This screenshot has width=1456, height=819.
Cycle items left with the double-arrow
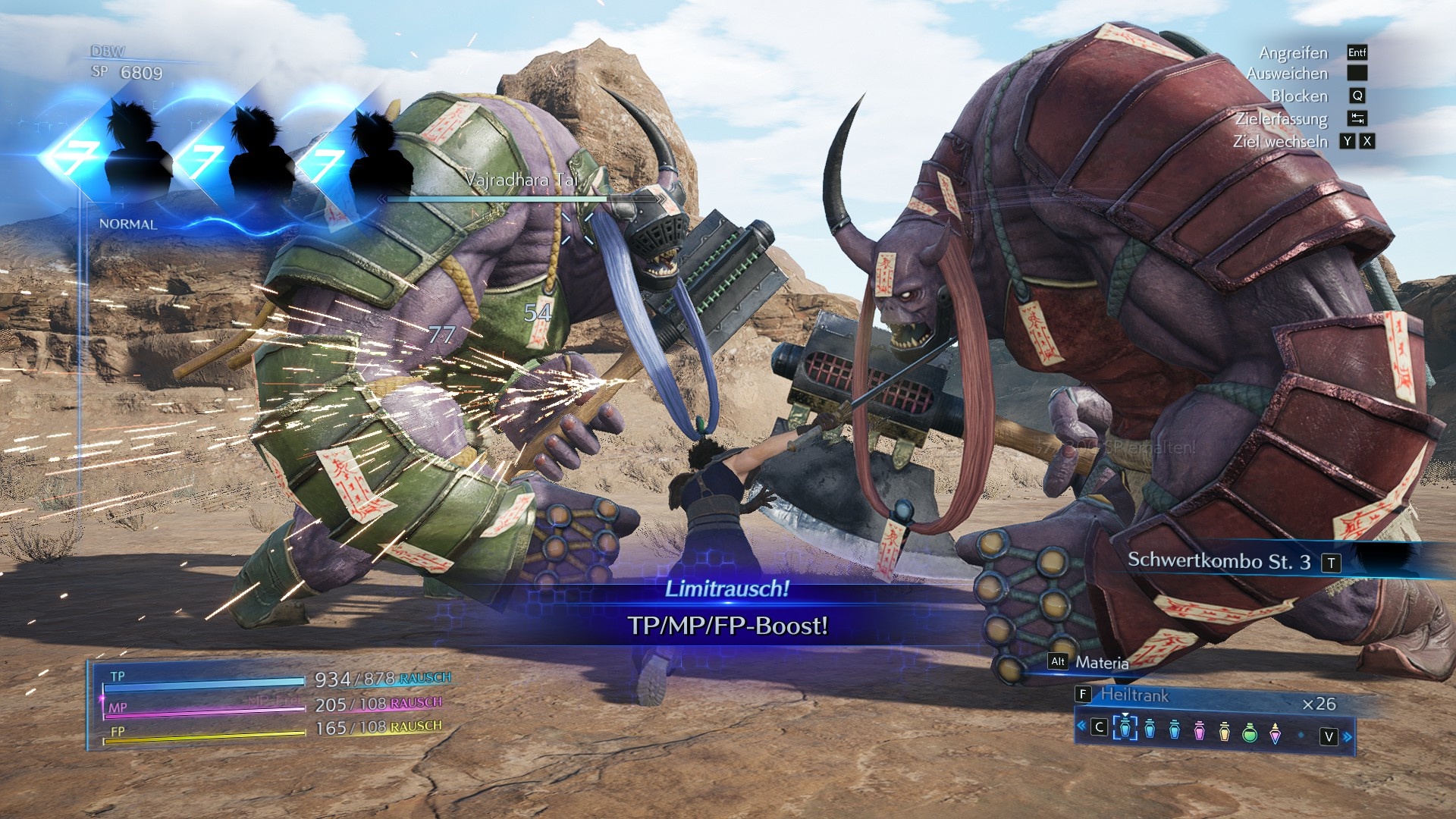(1081, 726)
